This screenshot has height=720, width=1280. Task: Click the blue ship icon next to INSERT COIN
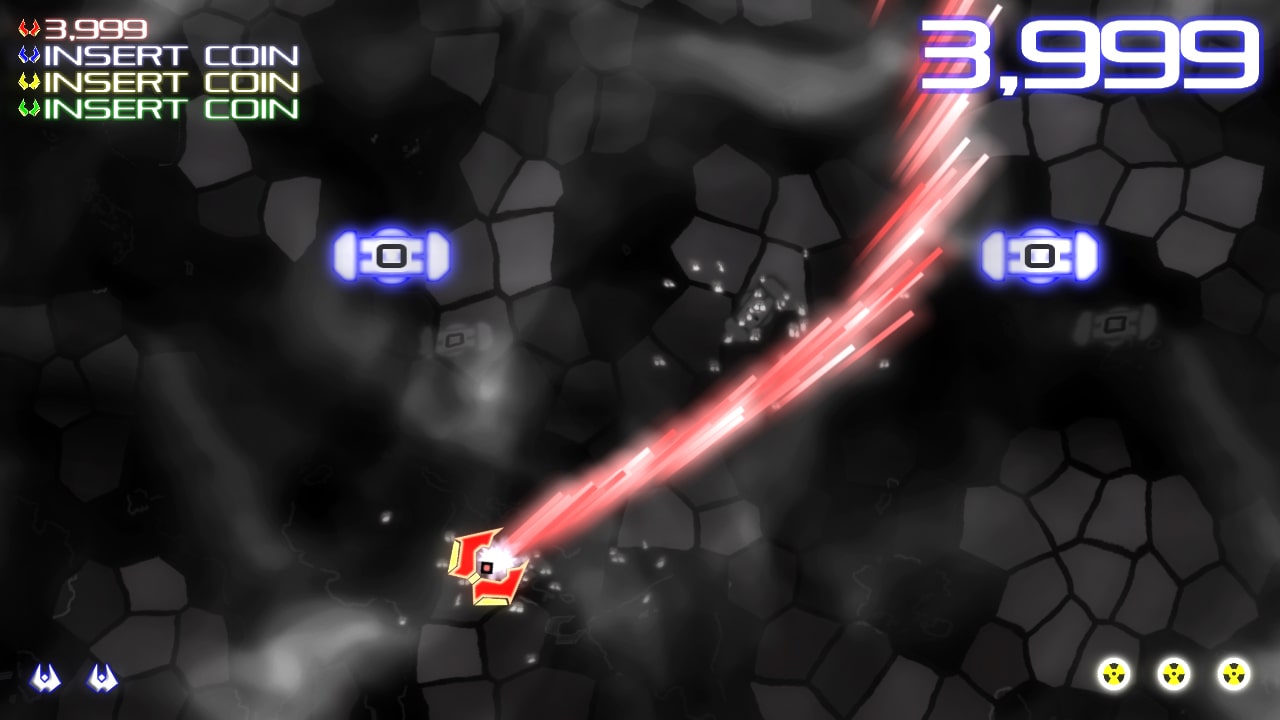[31, 57]
